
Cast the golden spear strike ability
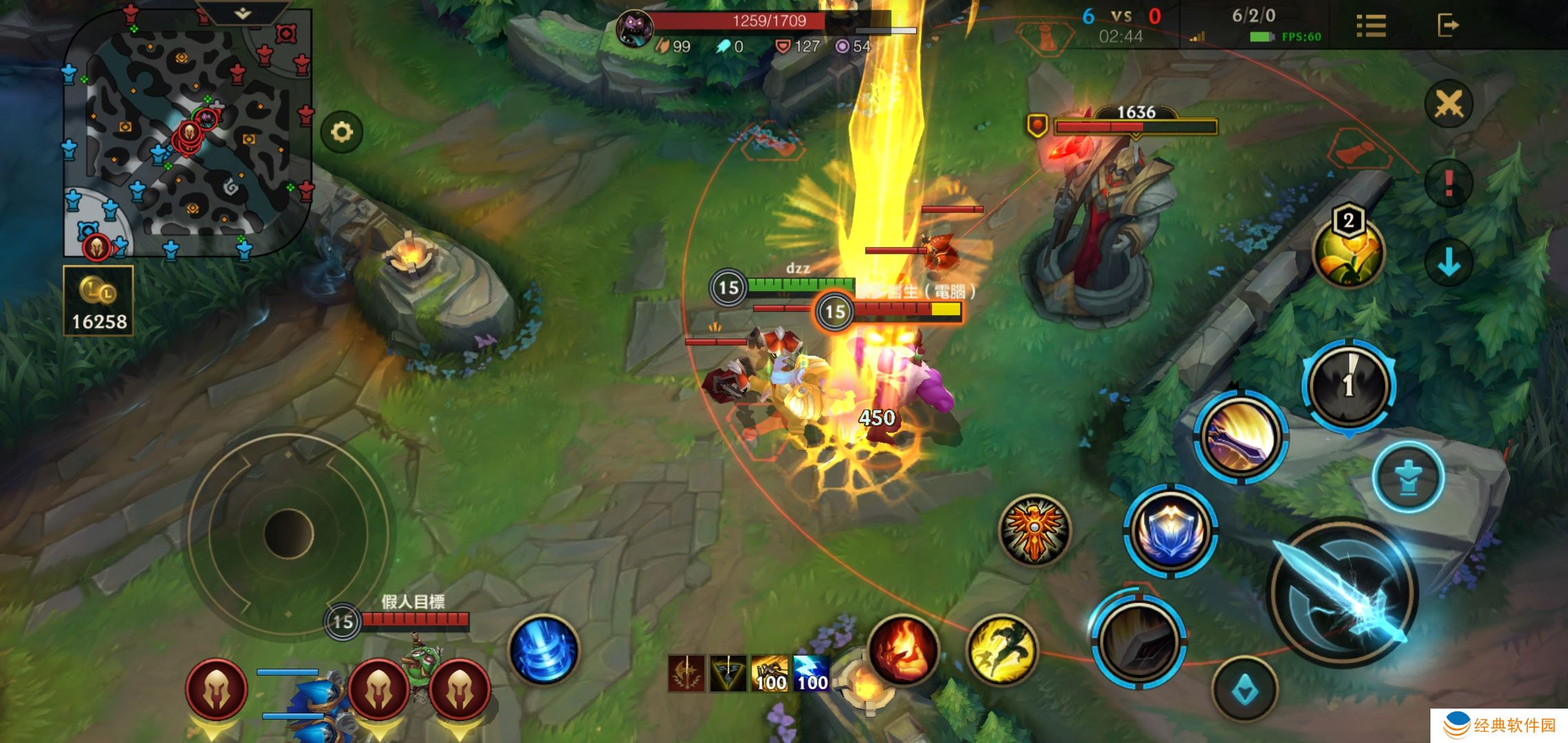(x=1241, y=436)
